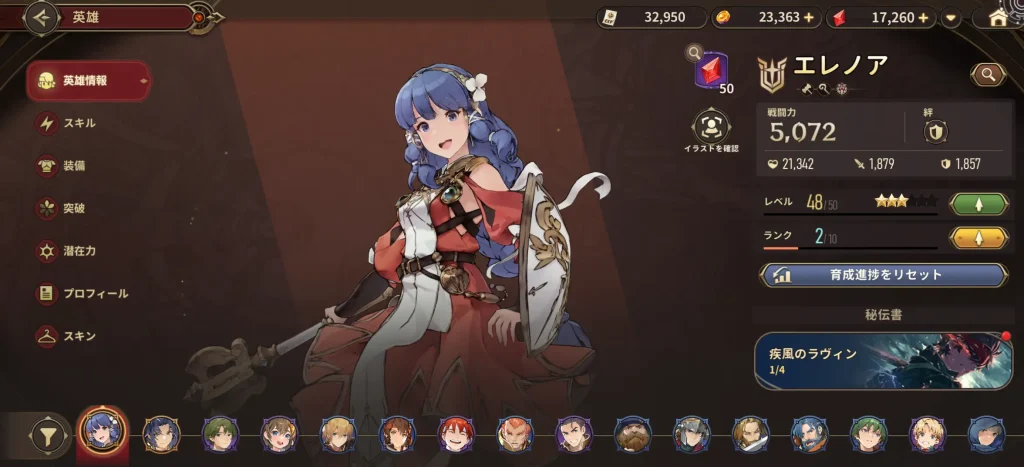Click イラストを確認 illustration view button
This screenshot has width=1024, height=467.
[x=711, y=127]
